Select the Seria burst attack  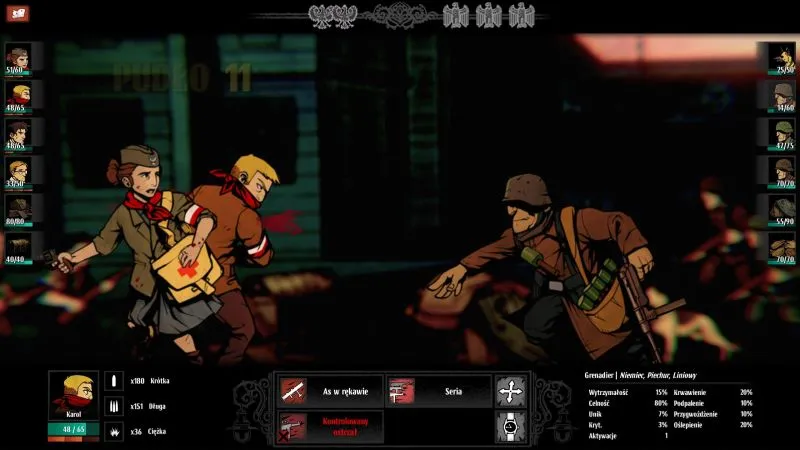click(438, 390)
